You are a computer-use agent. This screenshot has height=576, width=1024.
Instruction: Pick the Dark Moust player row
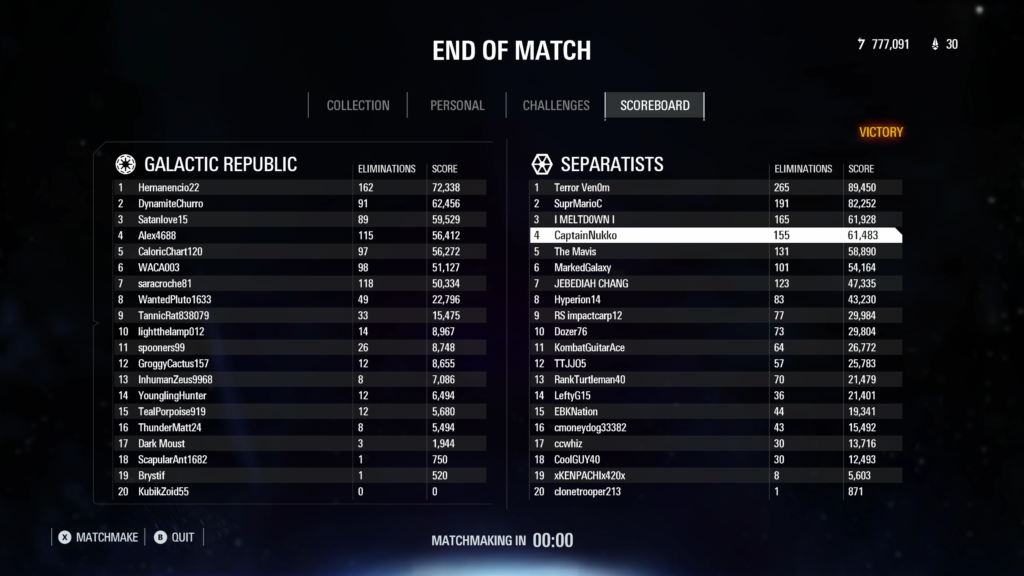[300, 443]
